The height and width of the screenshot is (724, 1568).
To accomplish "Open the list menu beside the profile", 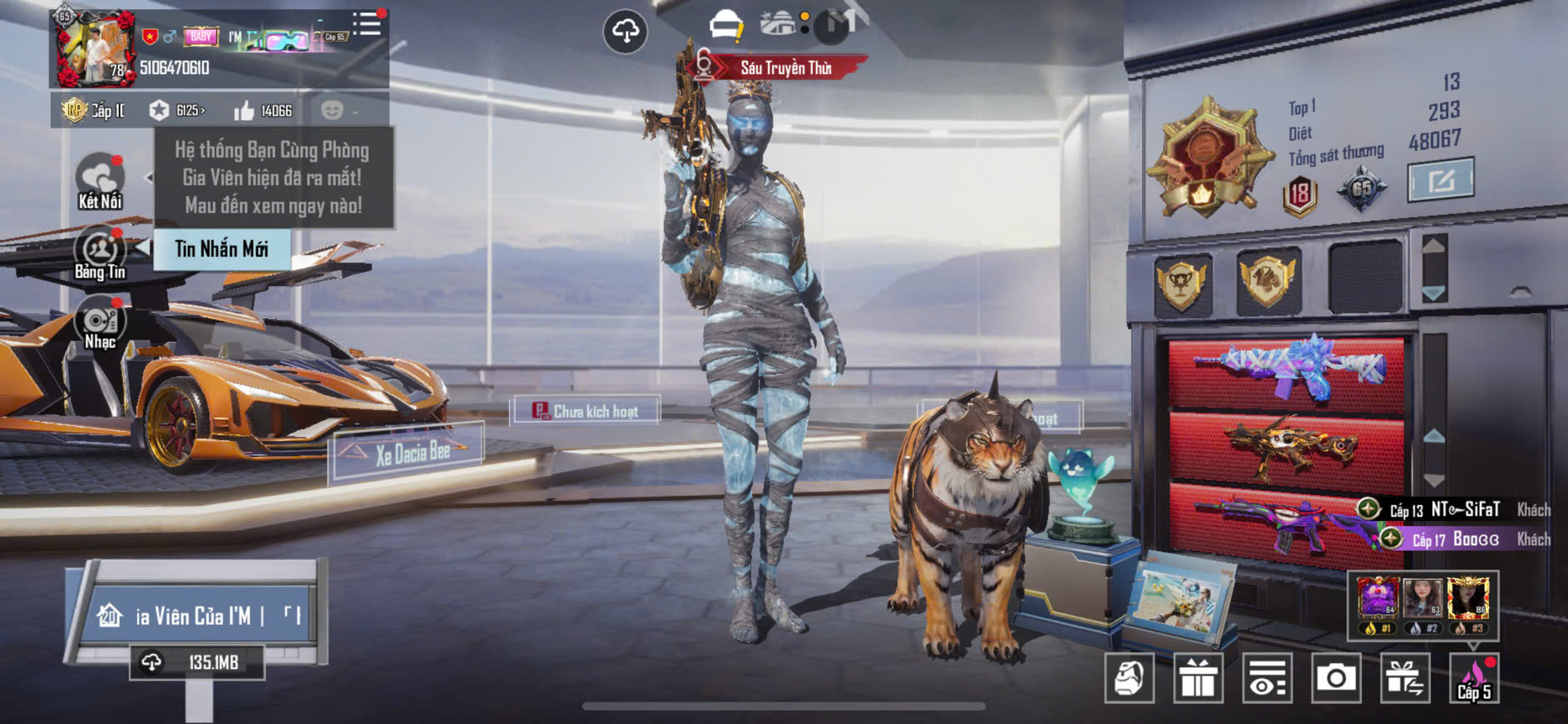I will pos(367,23).
